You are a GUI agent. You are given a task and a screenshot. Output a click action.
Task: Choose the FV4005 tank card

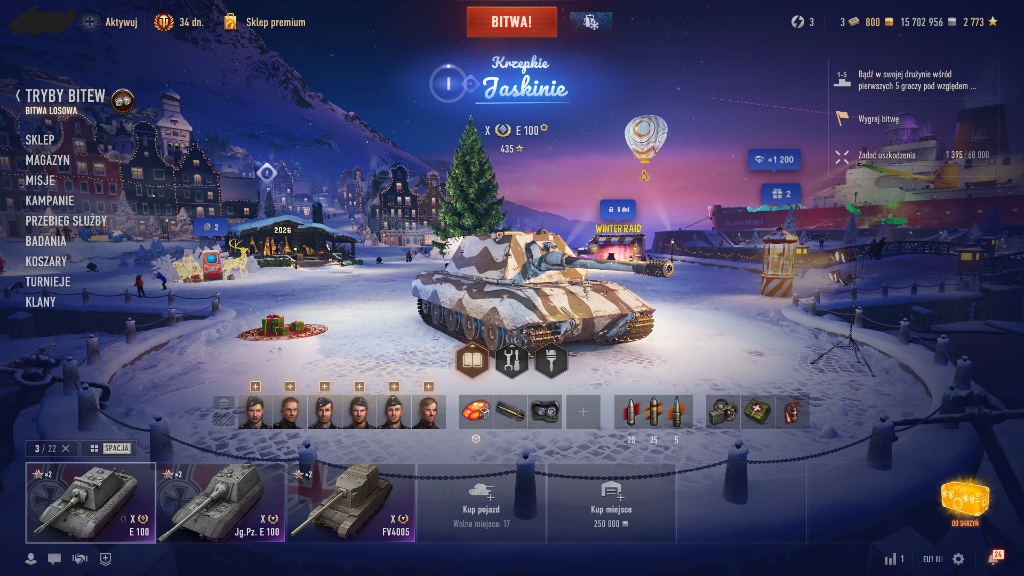[352, 502]
